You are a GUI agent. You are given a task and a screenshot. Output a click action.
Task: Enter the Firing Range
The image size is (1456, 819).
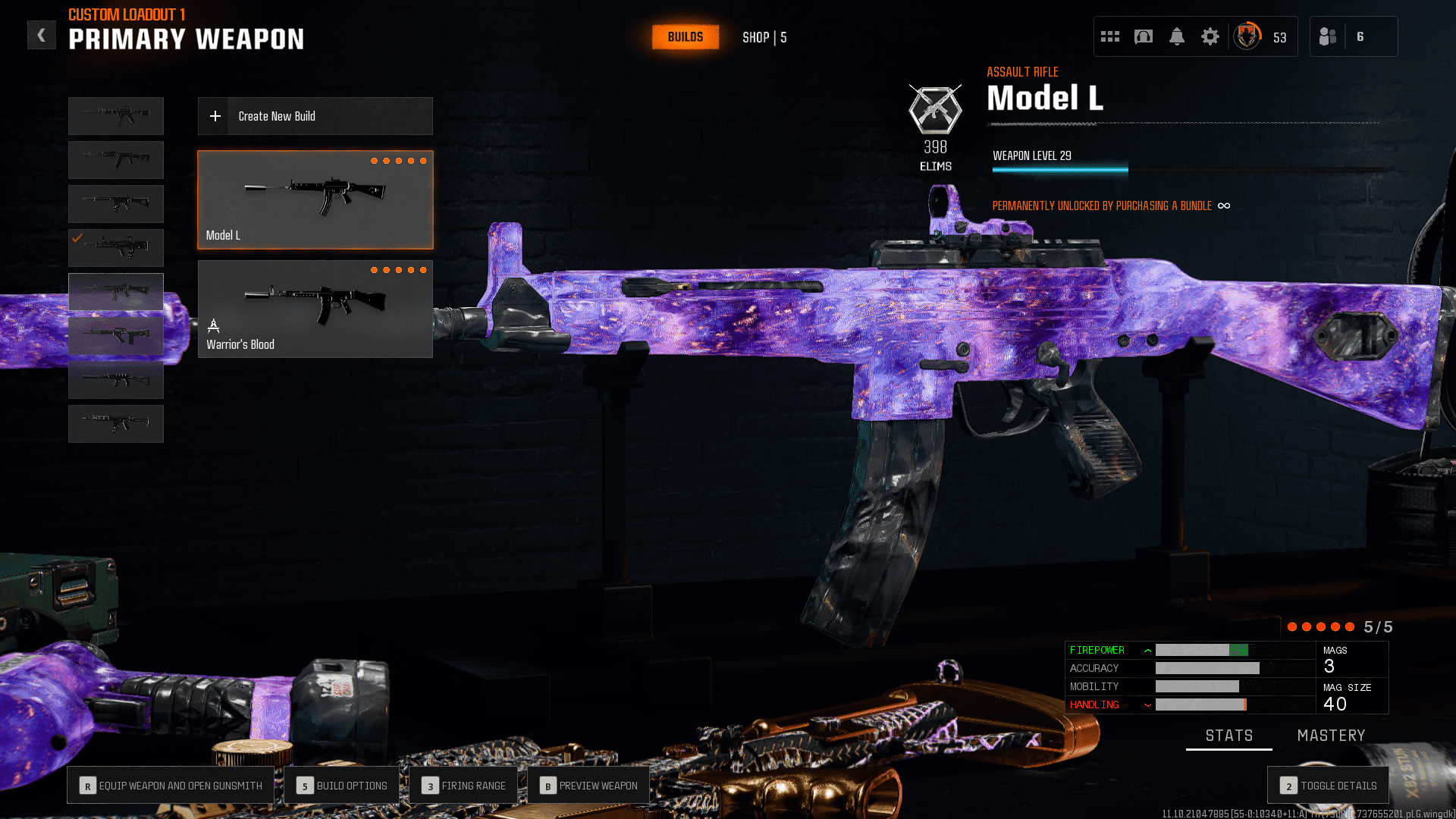point(463,786)
